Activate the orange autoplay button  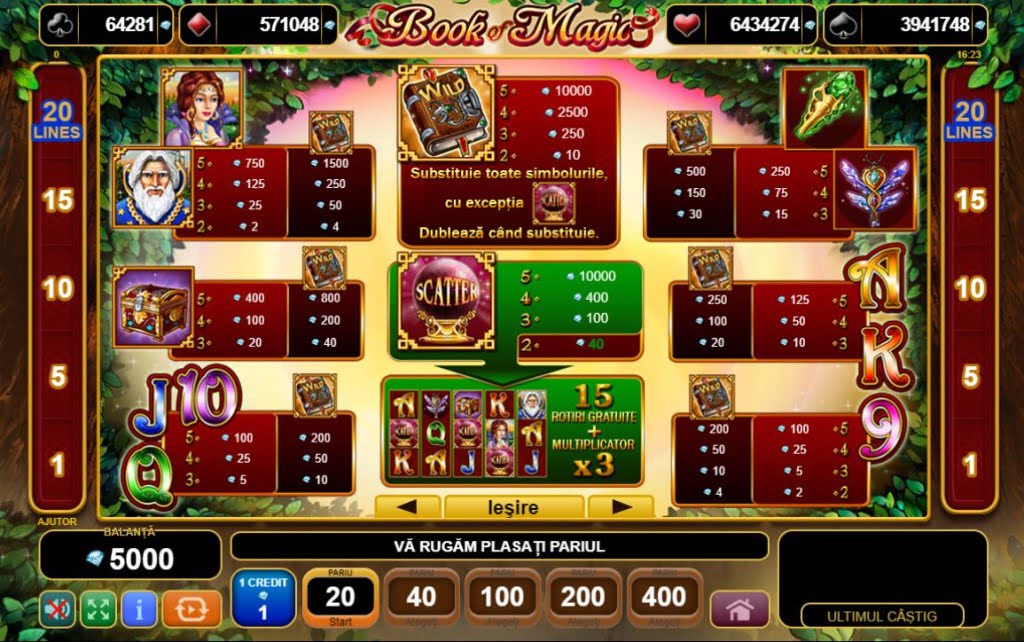(x=184, y=608)
